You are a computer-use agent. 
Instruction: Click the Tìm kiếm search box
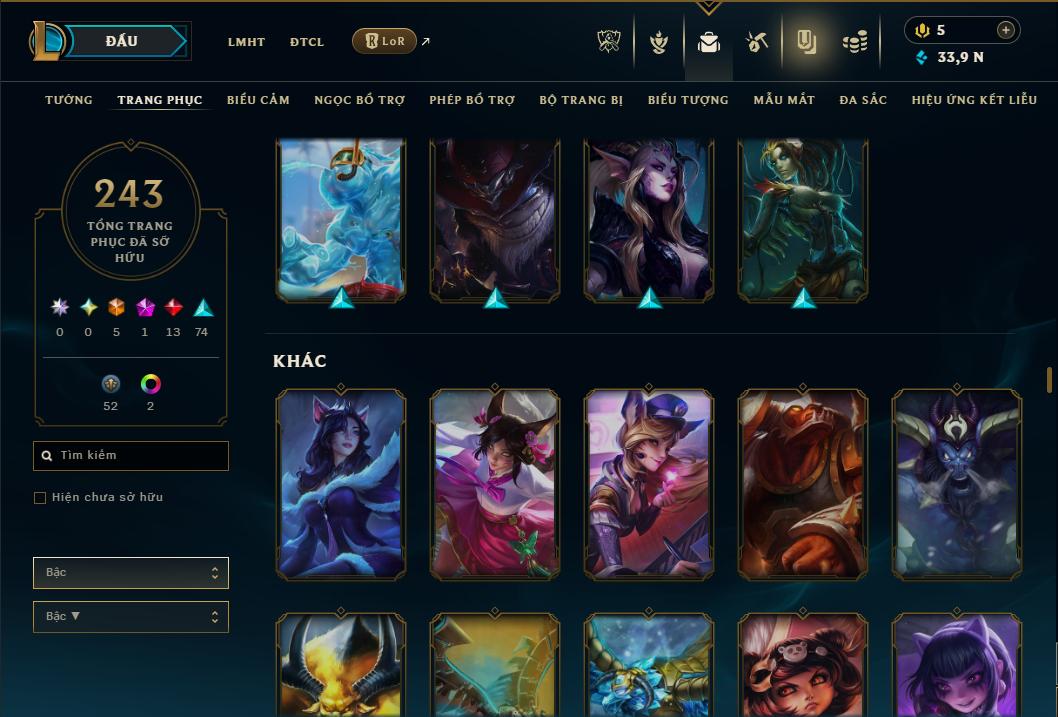click(x=131, y=456)
